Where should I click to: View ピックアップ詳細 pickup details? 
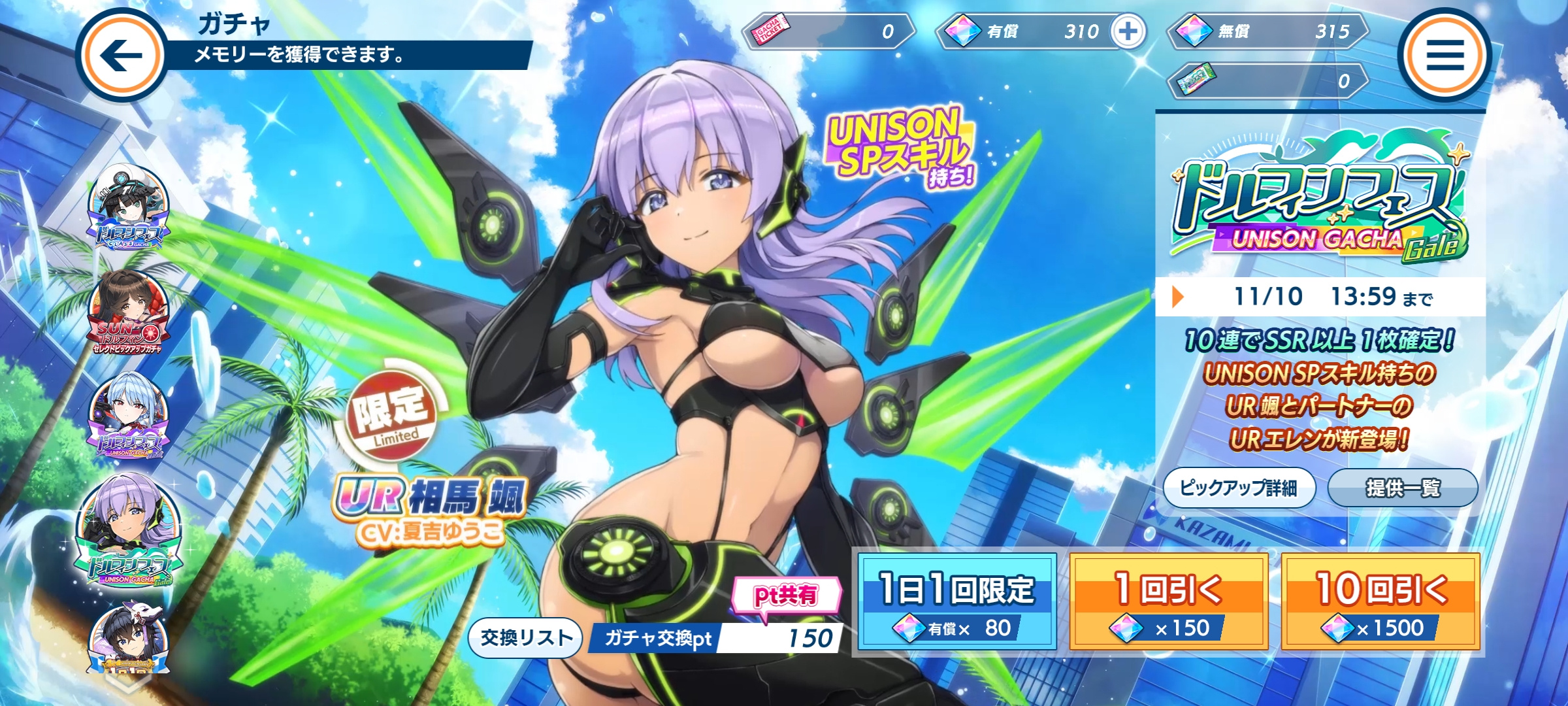click(1238, 488)
